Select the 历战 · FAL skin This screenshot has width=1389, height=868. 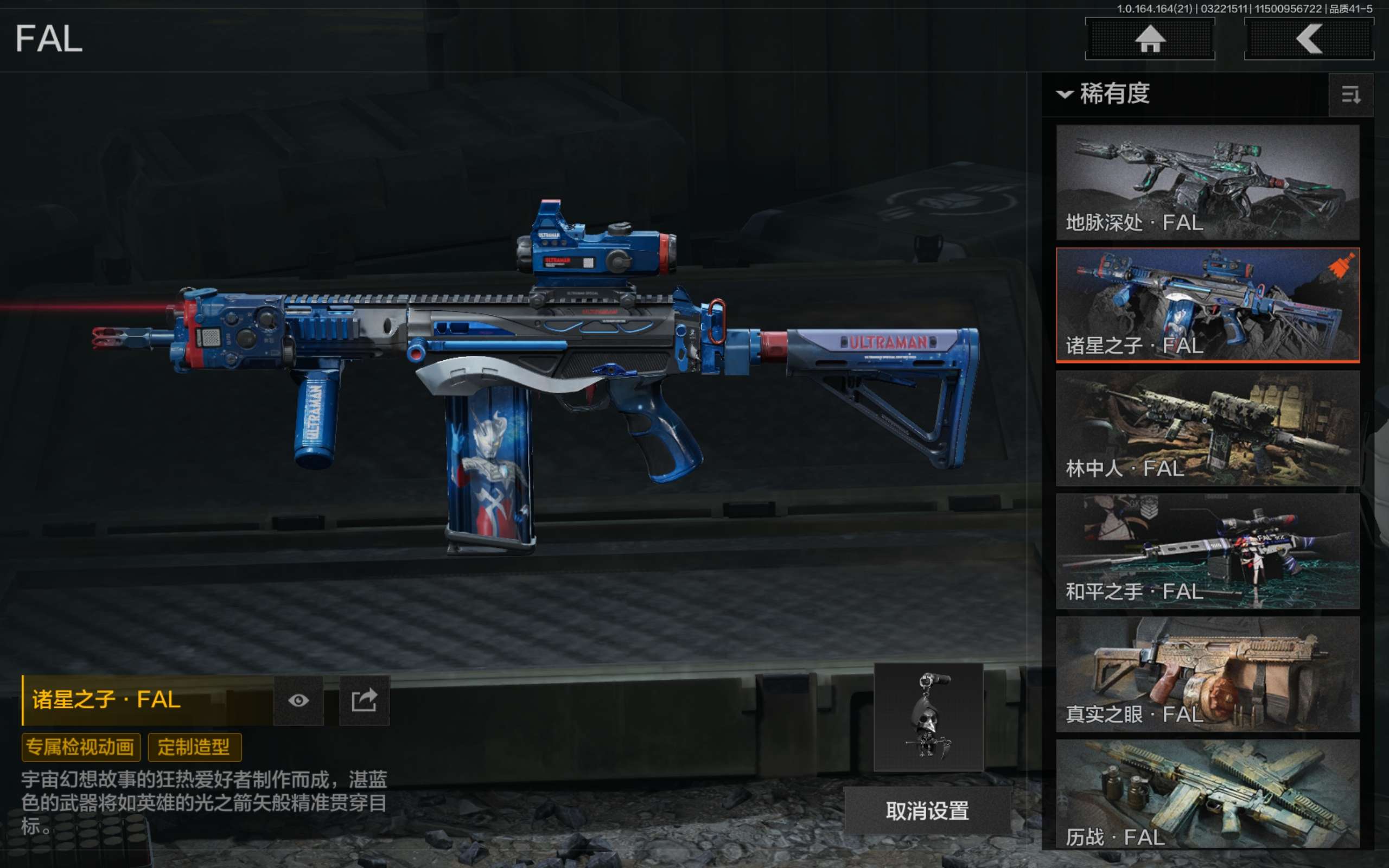click(x=1207, y=794)
